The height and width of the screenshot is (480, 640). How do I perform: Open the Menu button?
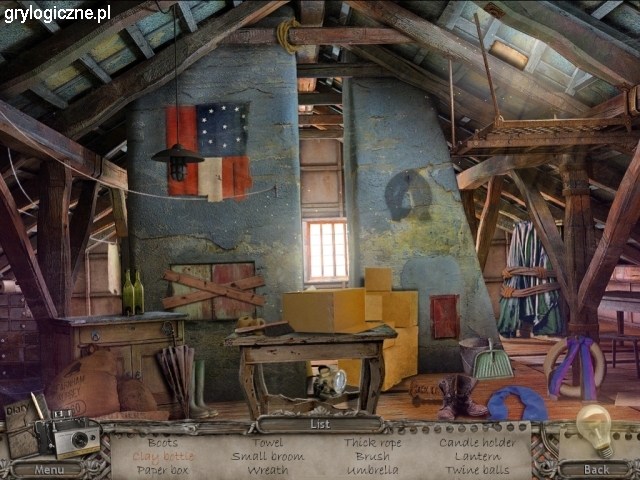[x=49, y=469]
